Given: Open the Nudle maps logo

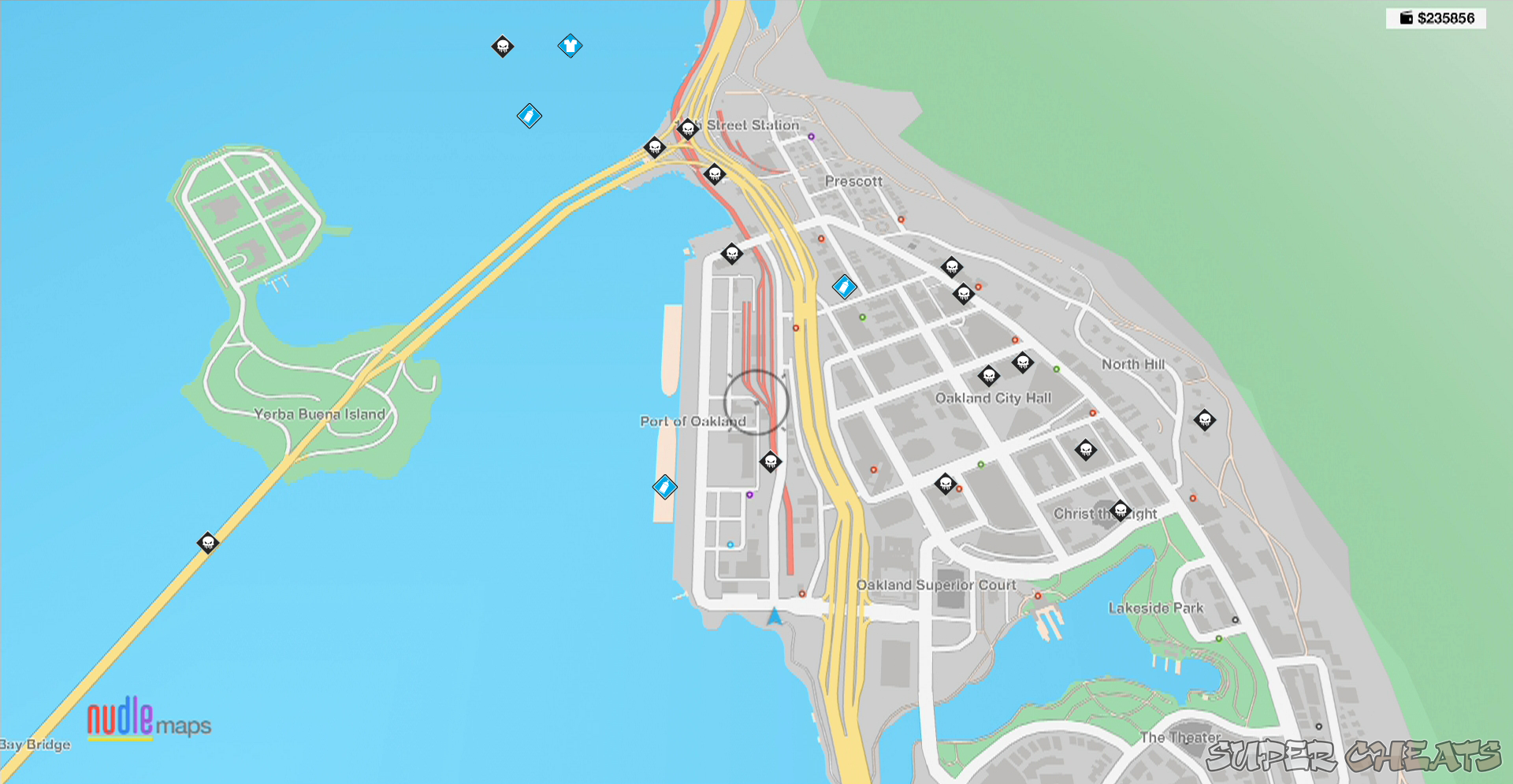Looking at the screenshot, I should coord(149,719).
